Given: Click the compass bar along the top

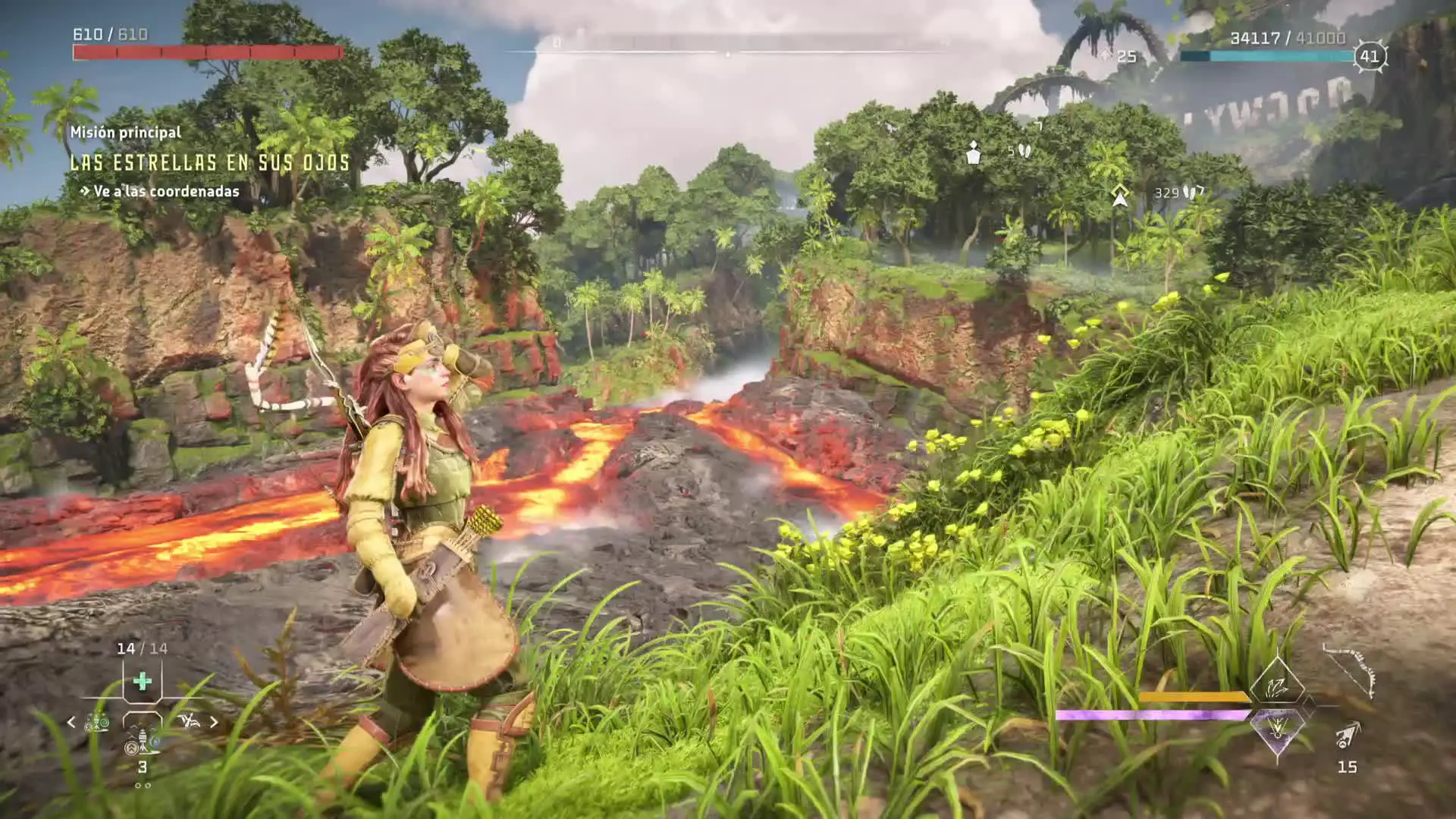Looking at the screenshot, I should coord(726,52).
